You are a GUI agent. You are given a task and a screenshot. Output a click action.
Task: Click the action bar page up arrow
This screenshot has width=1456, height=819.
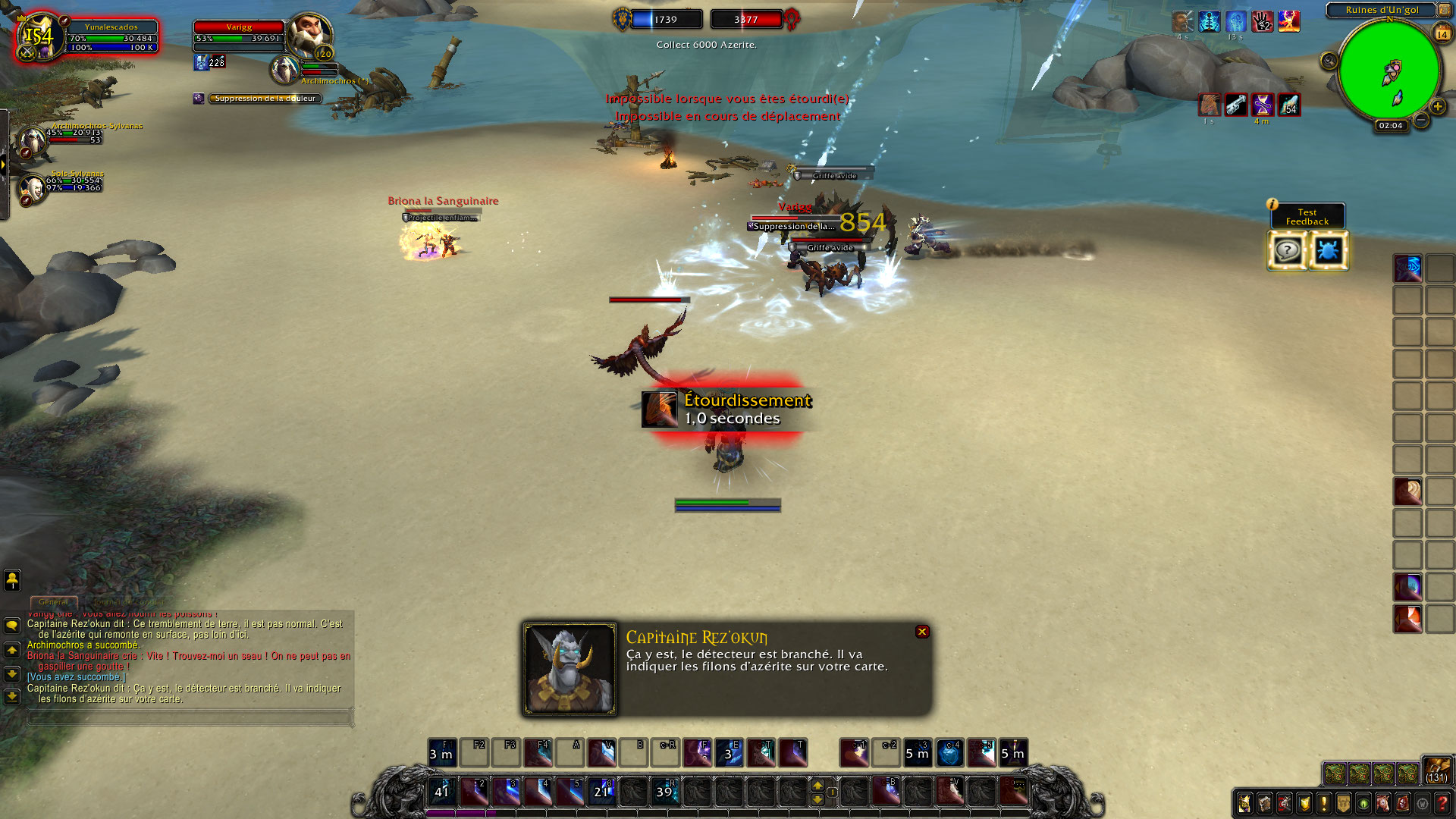817,785
